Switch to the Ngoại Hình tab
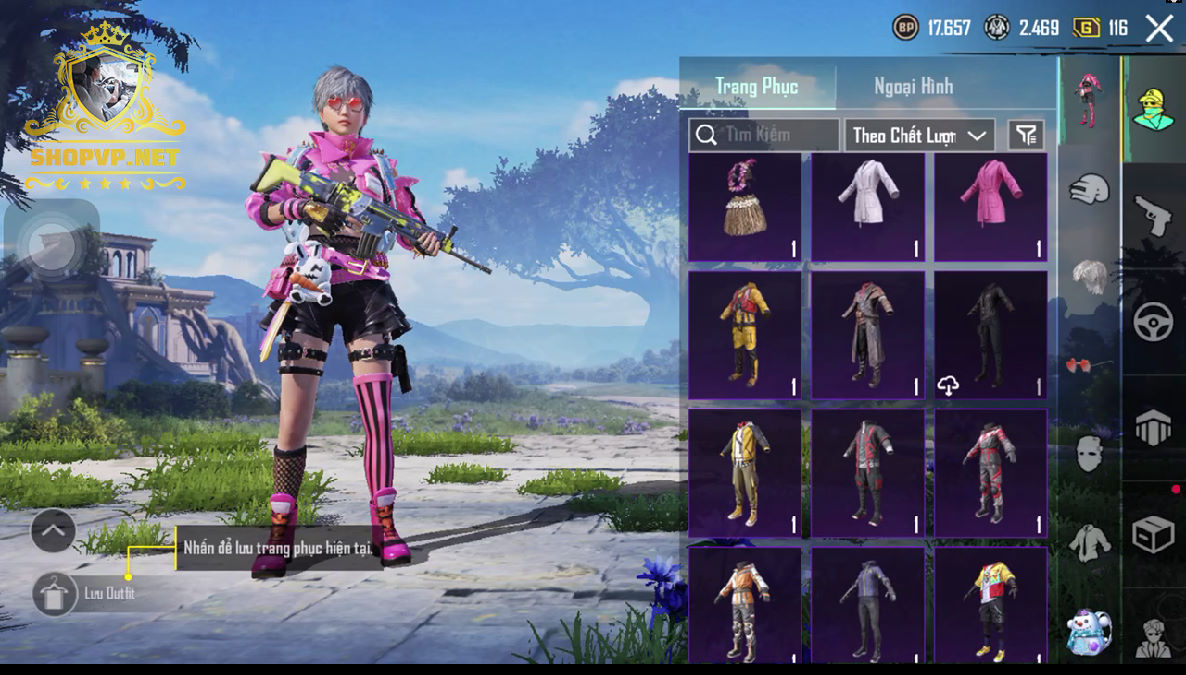The width and height of the screenshot is (1186, 675). click(x=913, y=86)
